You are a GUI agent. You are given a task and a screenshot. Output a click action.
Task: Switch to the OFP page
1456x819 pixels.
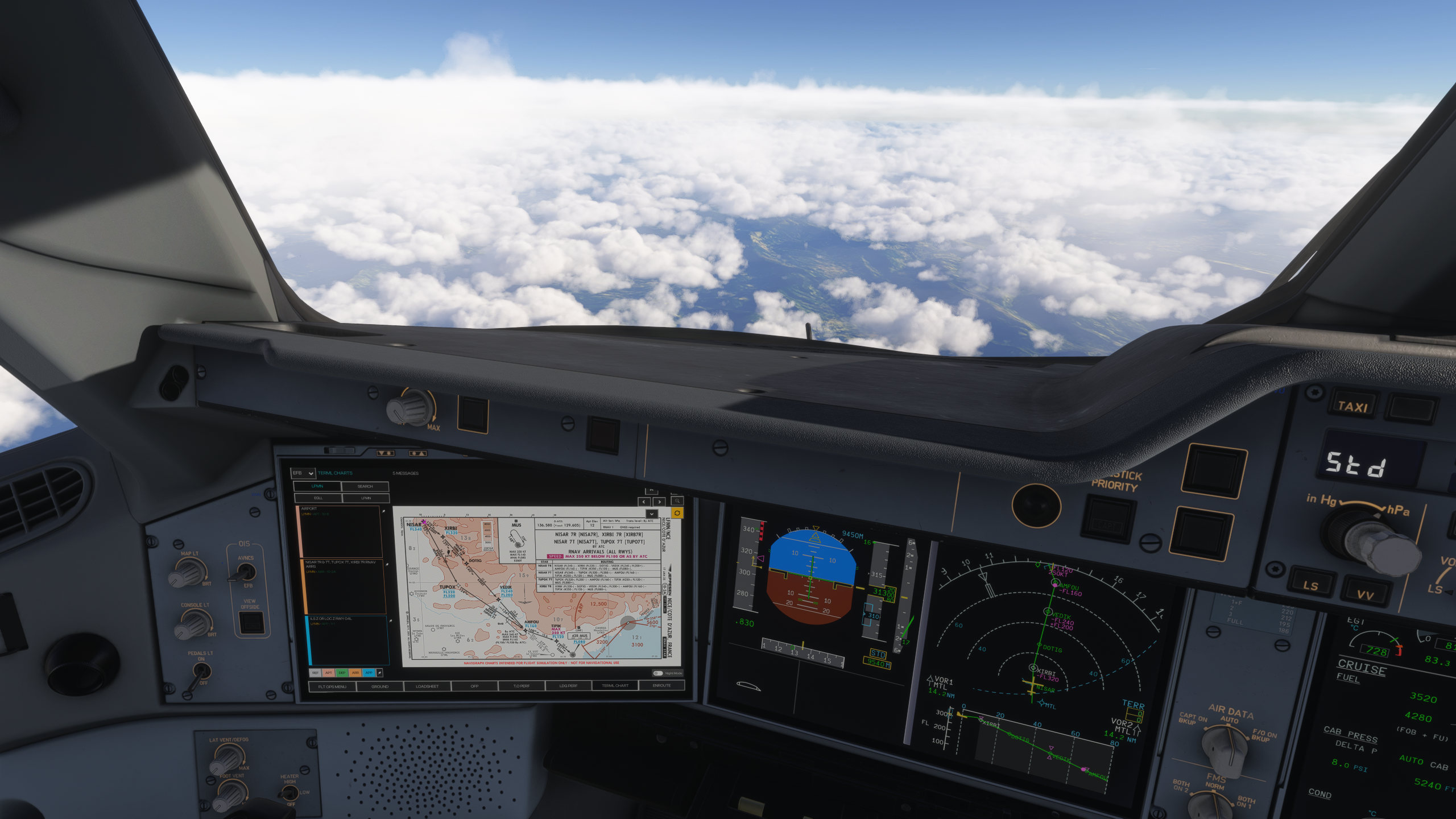[474, 686]
